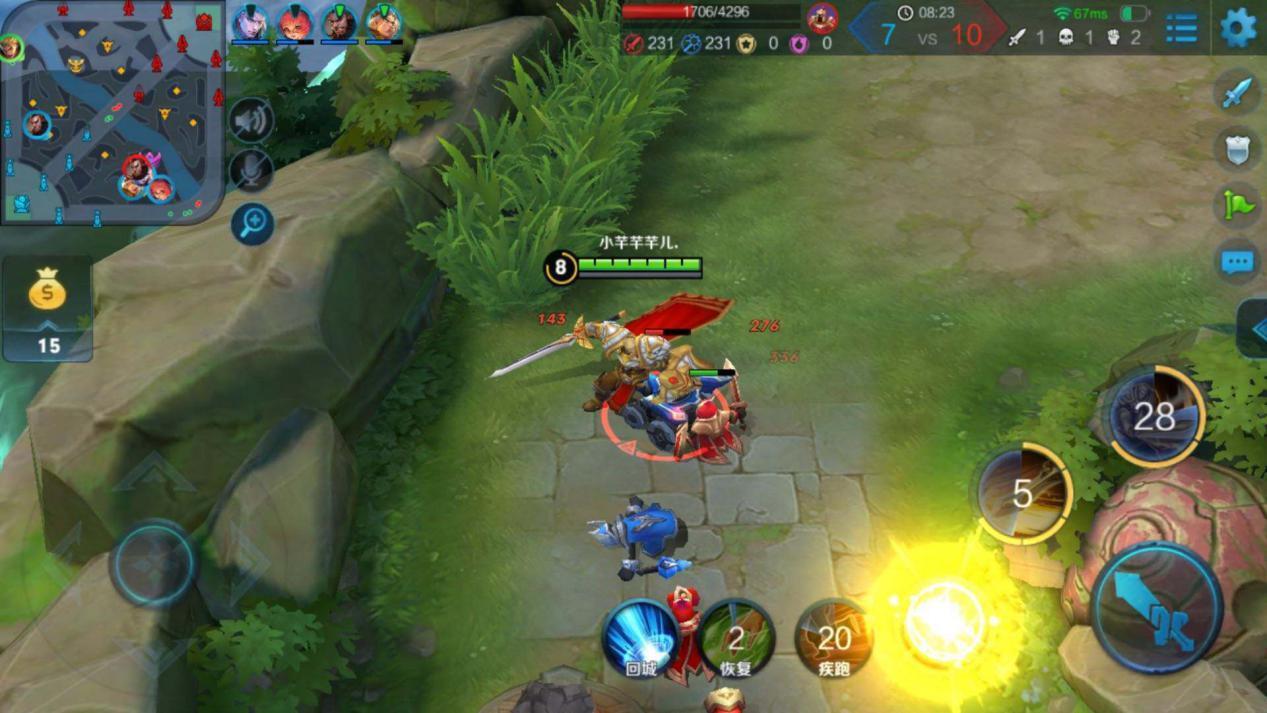Open the quick chat bubble
Screen dimensions: 1267x713
(x=1237, y=262)
